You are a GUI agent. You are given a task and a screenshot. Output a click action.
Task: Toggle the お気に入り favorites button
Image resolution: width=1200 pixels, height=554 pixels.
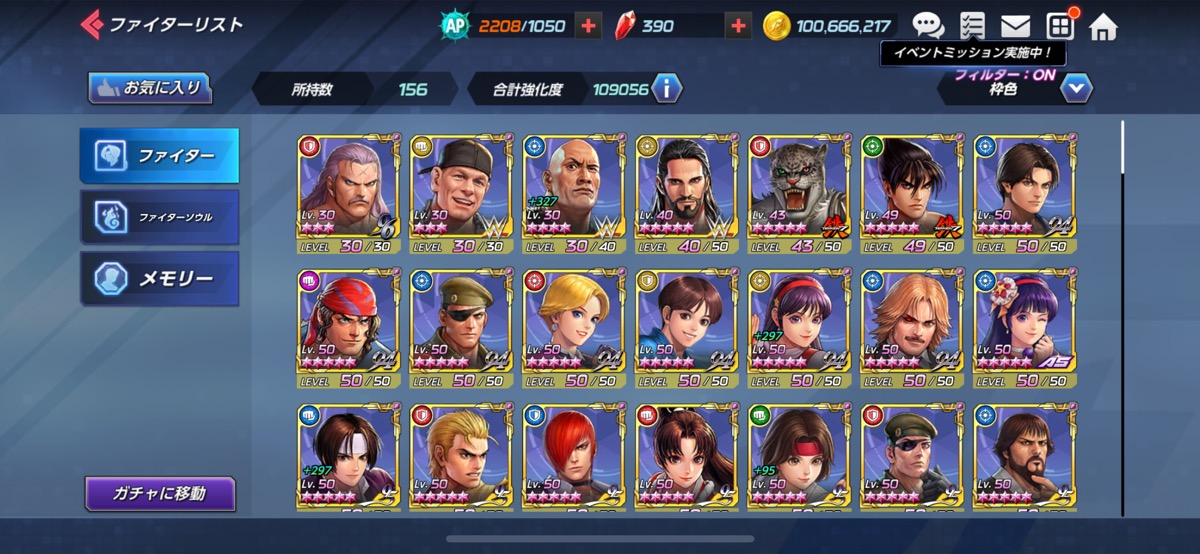click(x=151, y=88)
